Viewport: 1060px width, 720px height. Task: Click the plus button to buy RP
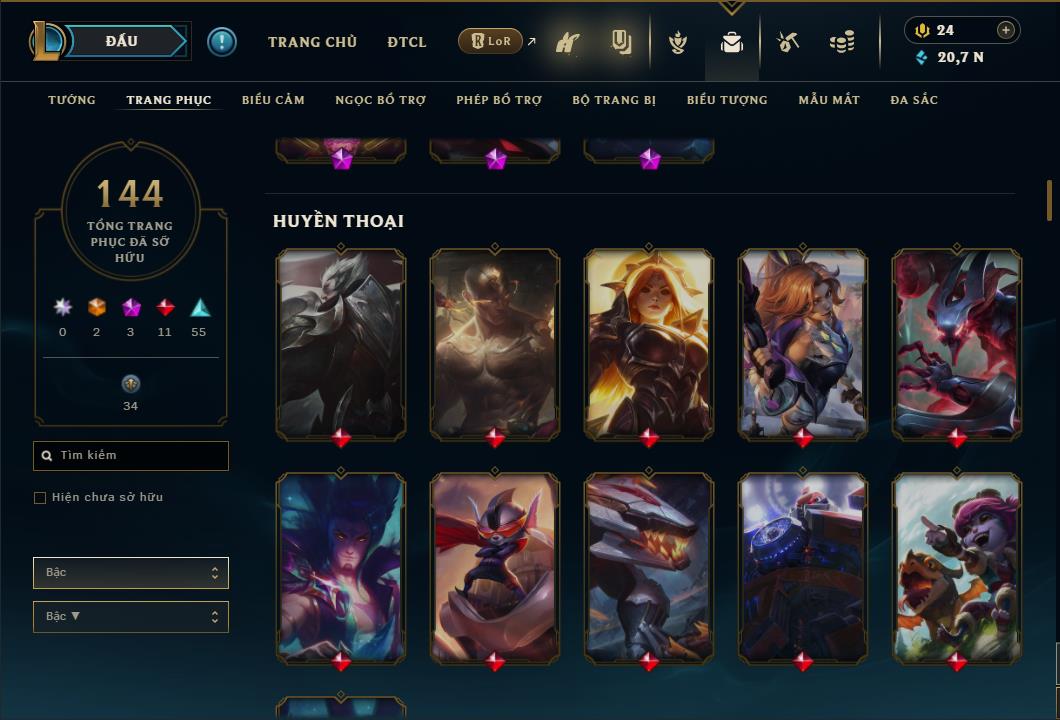tap(1006, 30)
